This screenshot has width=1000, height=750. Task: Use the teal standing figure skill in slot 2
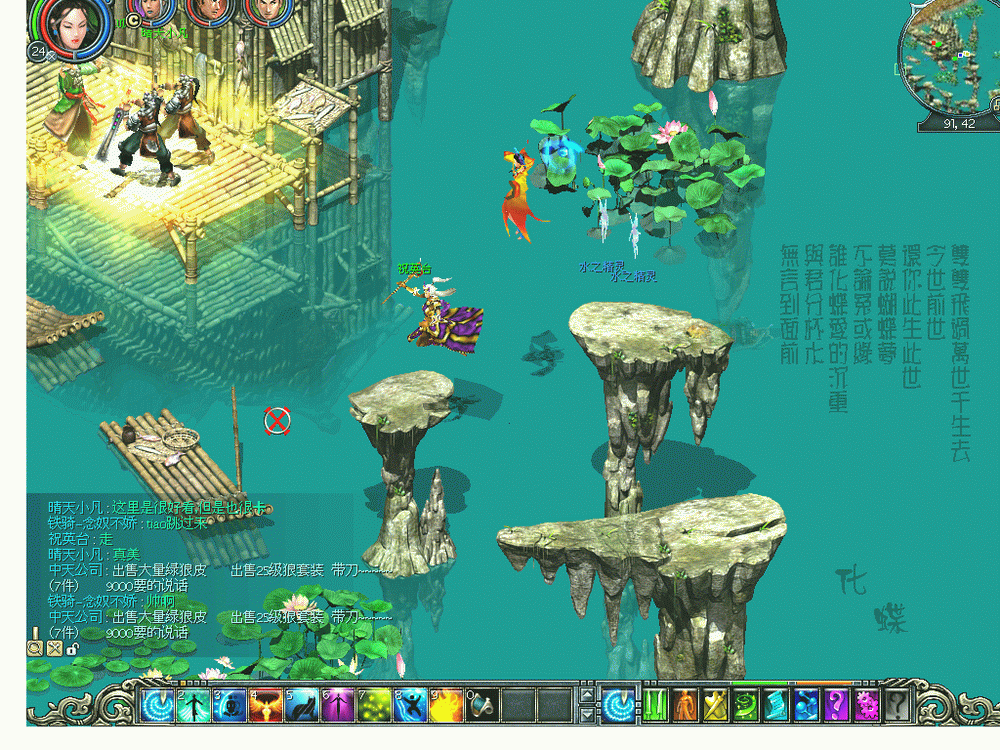(x=194, y=704)
